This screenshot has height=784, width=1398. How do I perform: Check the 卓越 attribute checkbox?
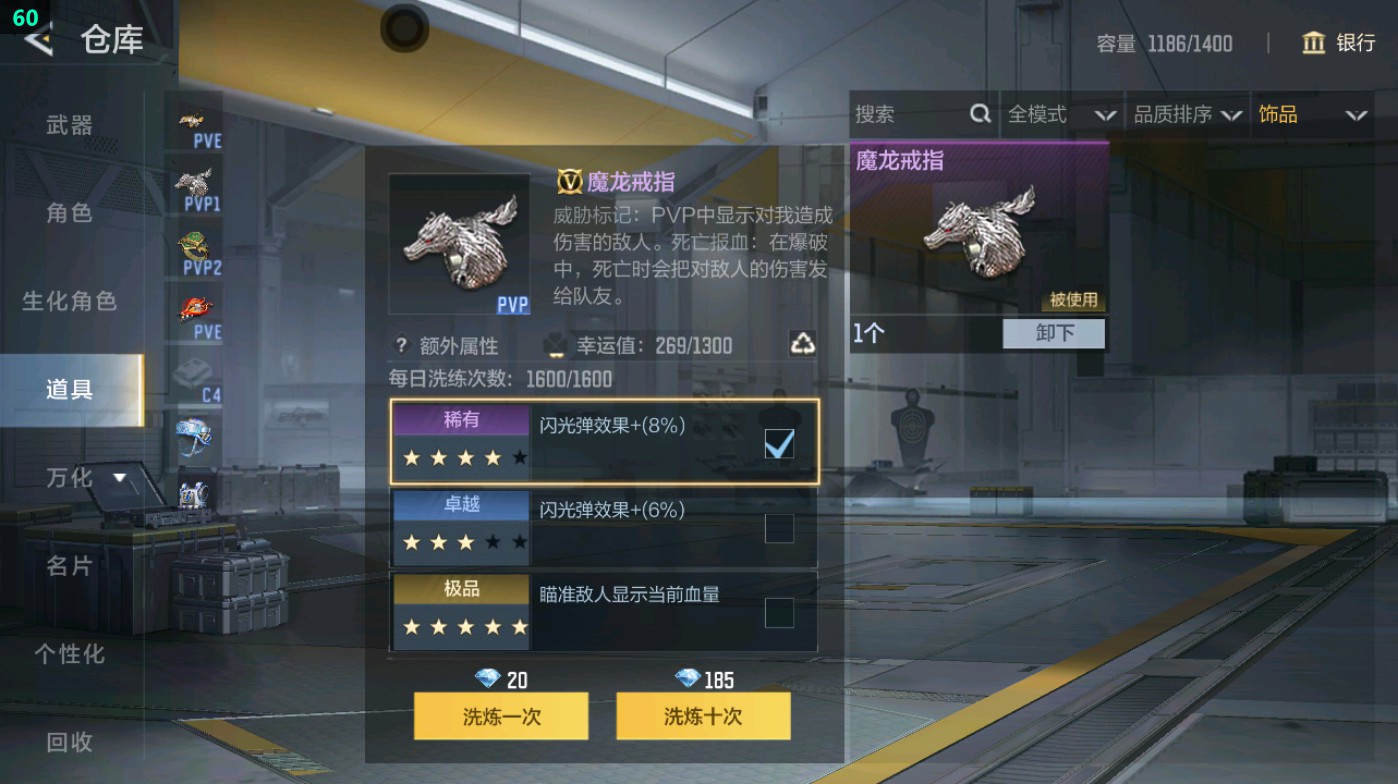tap(777, 528)
